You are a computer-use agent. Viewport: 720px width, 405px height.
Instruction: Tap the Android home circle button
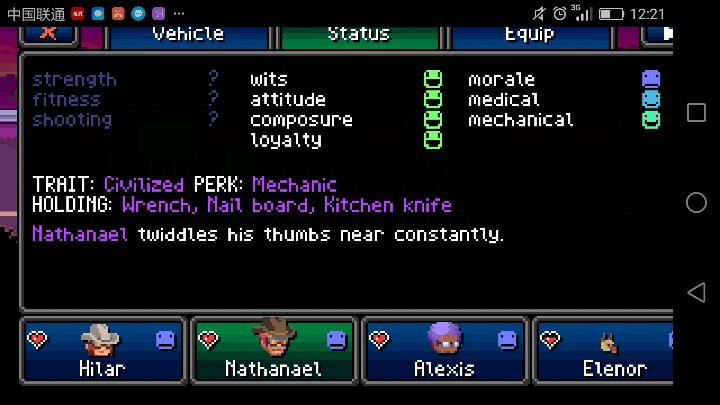point(696,203)
